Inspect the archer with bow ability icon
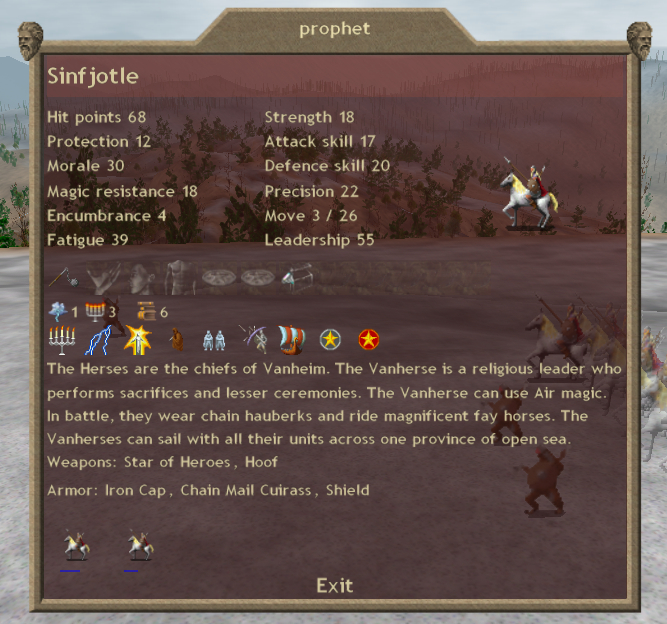The width and height of the screenshot is (667, 624). click(254, 340)
